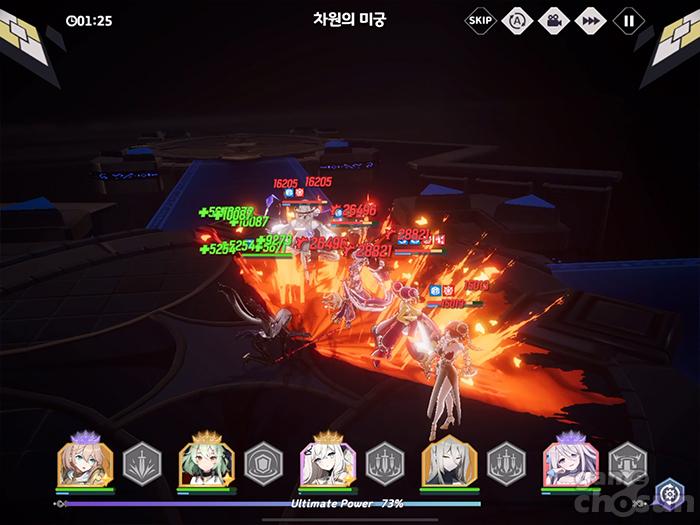
Task: Skip the battle with the SKIP button
Action: (480, 19)
